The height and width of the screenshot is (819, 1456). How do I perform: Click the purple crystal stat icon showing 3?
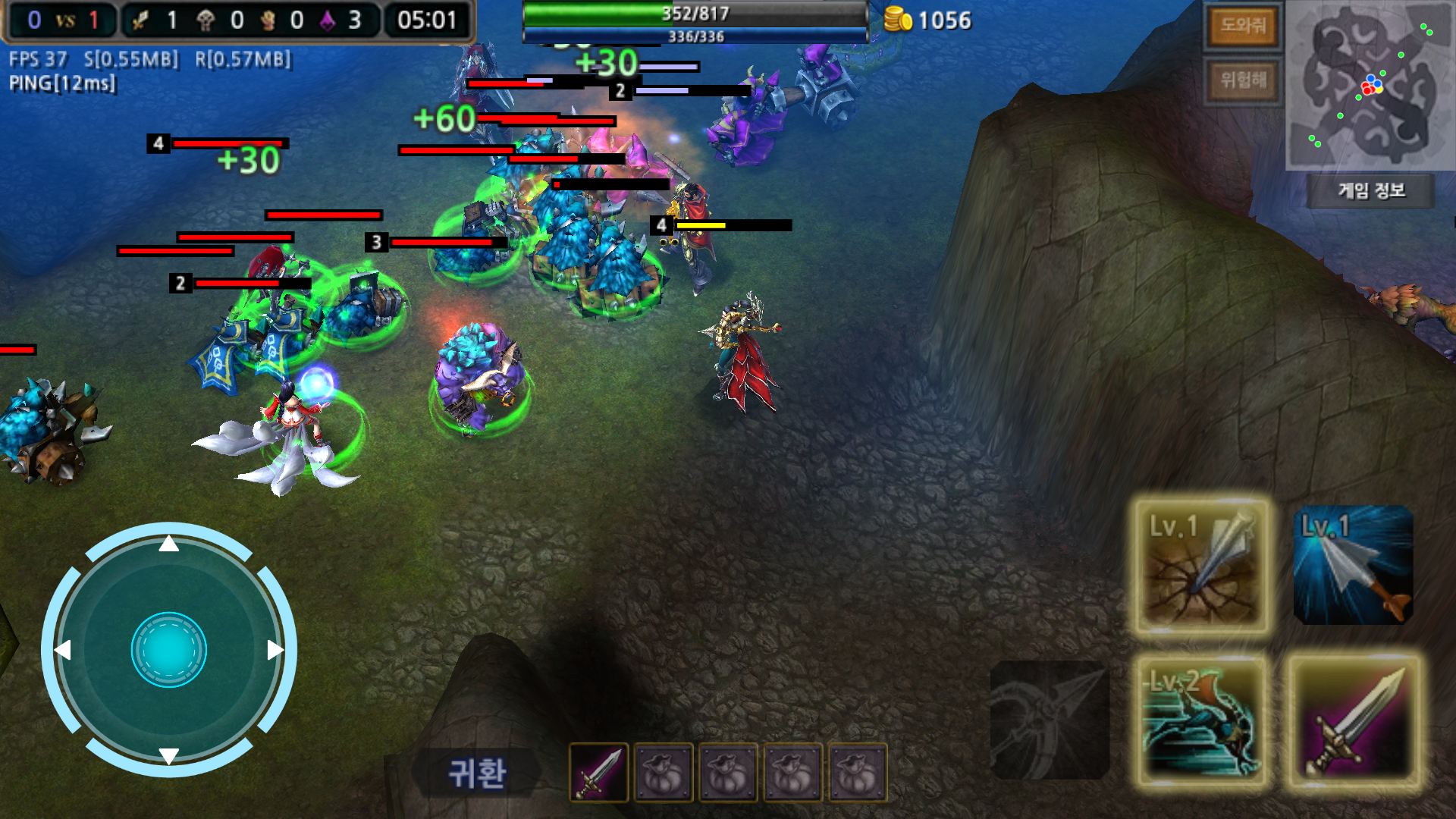pos(326,20)
